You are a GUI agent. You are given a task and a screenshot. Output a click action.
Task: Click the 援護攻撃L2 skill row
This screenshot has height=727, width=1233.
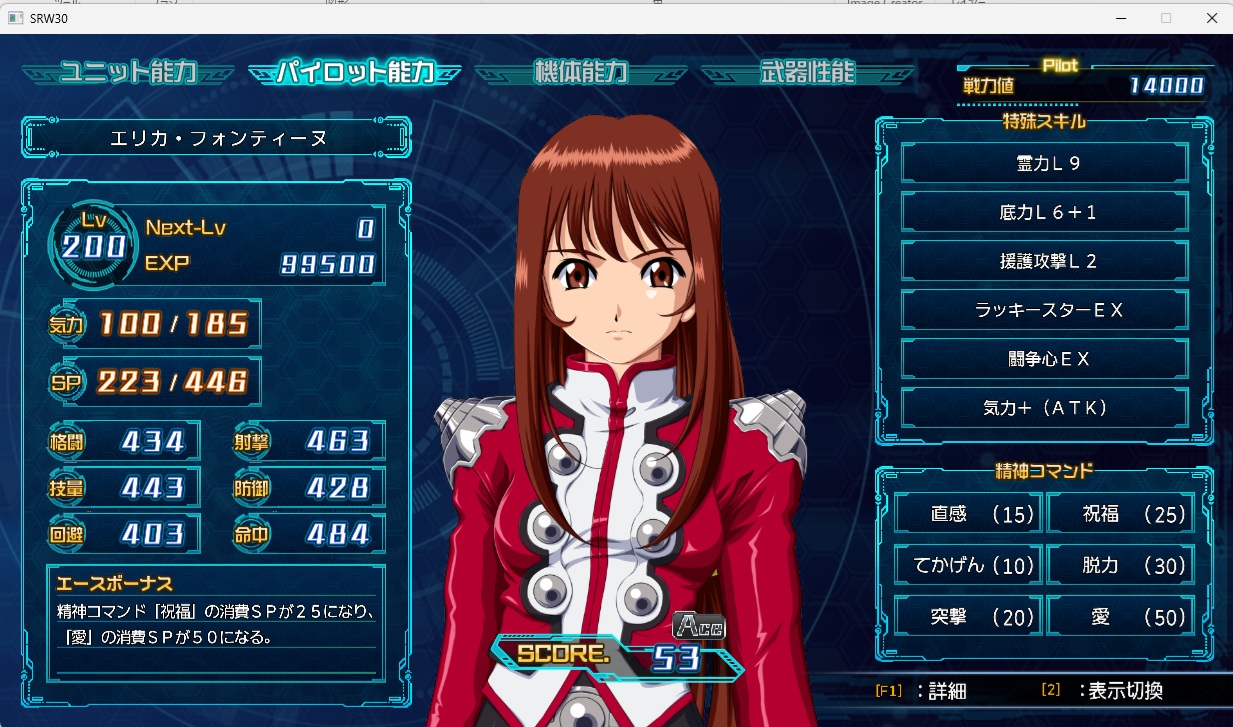click(x=1045, y=261)
